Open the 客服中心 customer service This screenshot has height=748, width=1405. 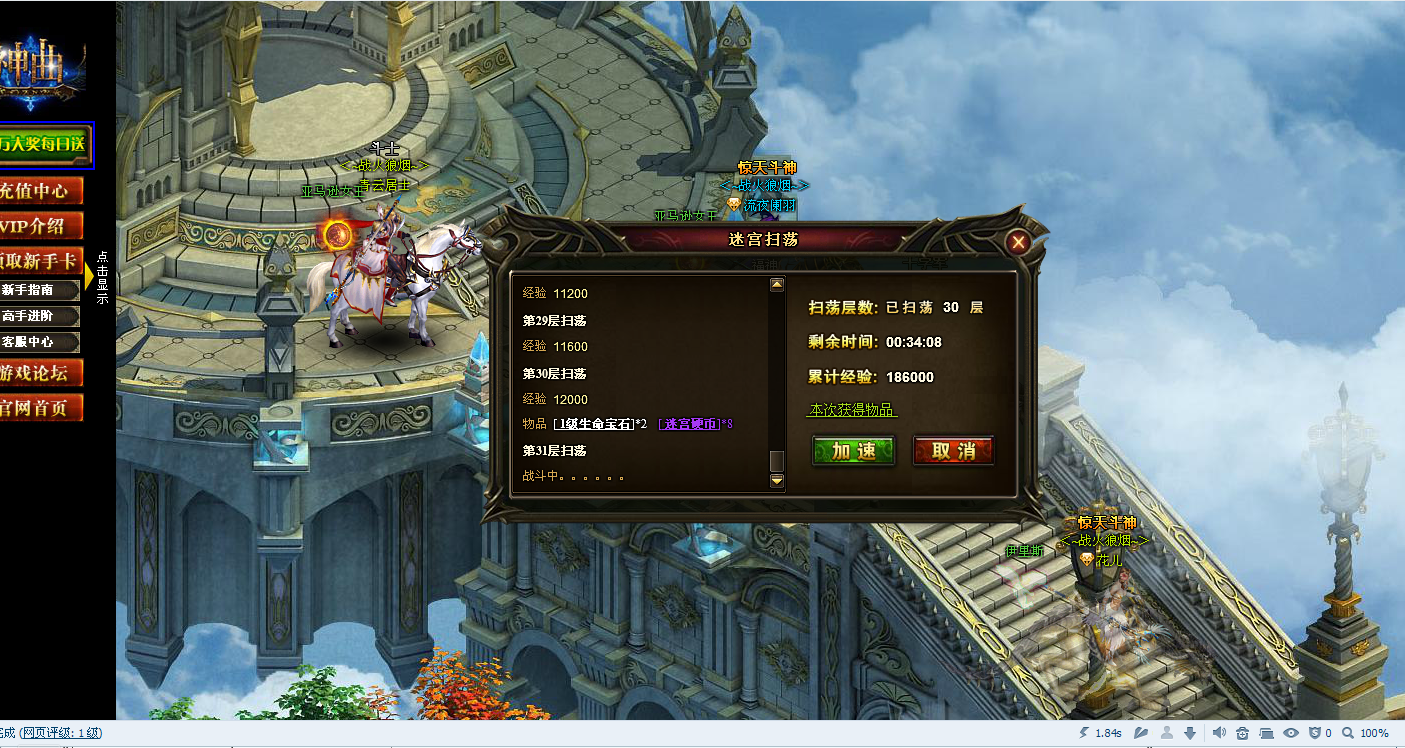pyautogui.click(x=40, y=342)
